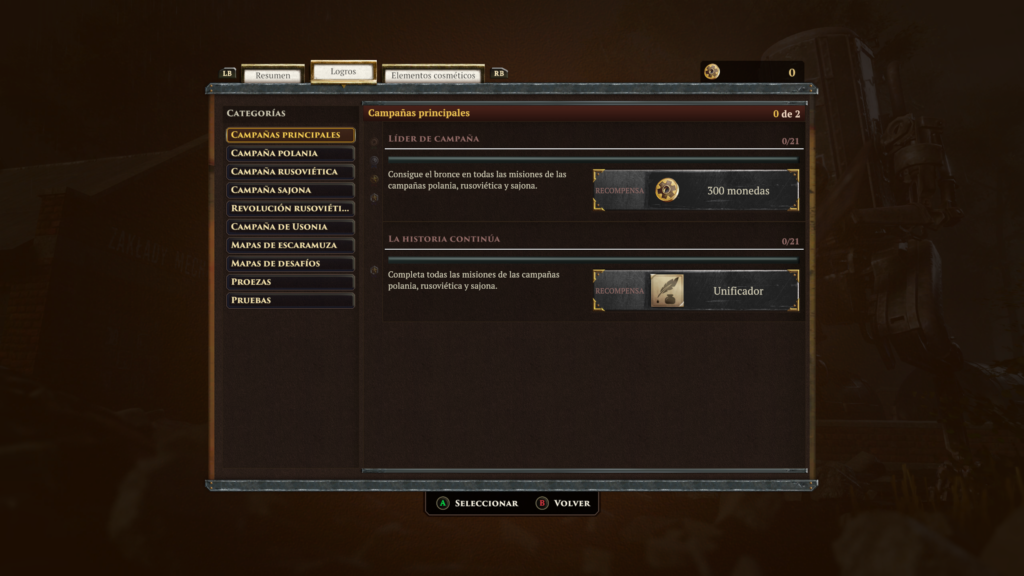Choose the Mapas de escaramuza category

(x=290, y=245)
